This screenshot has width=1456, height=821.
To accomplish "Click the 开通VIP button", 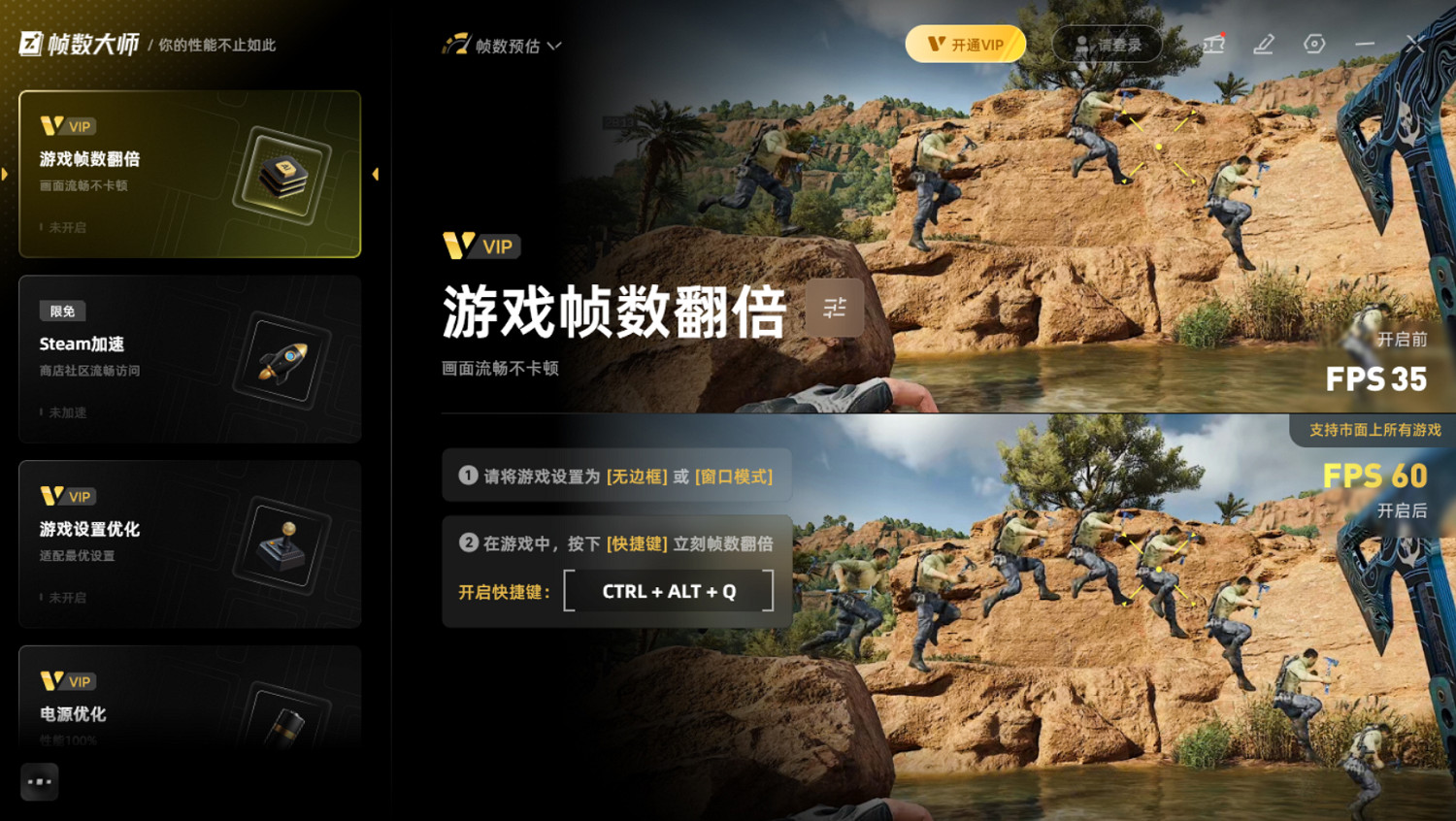I will (966, 44).
